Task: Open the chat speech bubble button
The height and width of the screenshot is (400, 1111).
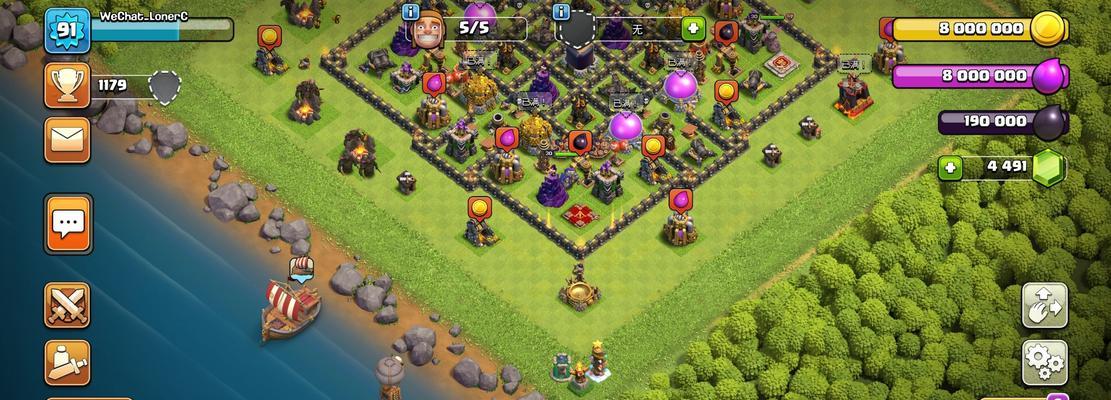Action: pos(68,224)
